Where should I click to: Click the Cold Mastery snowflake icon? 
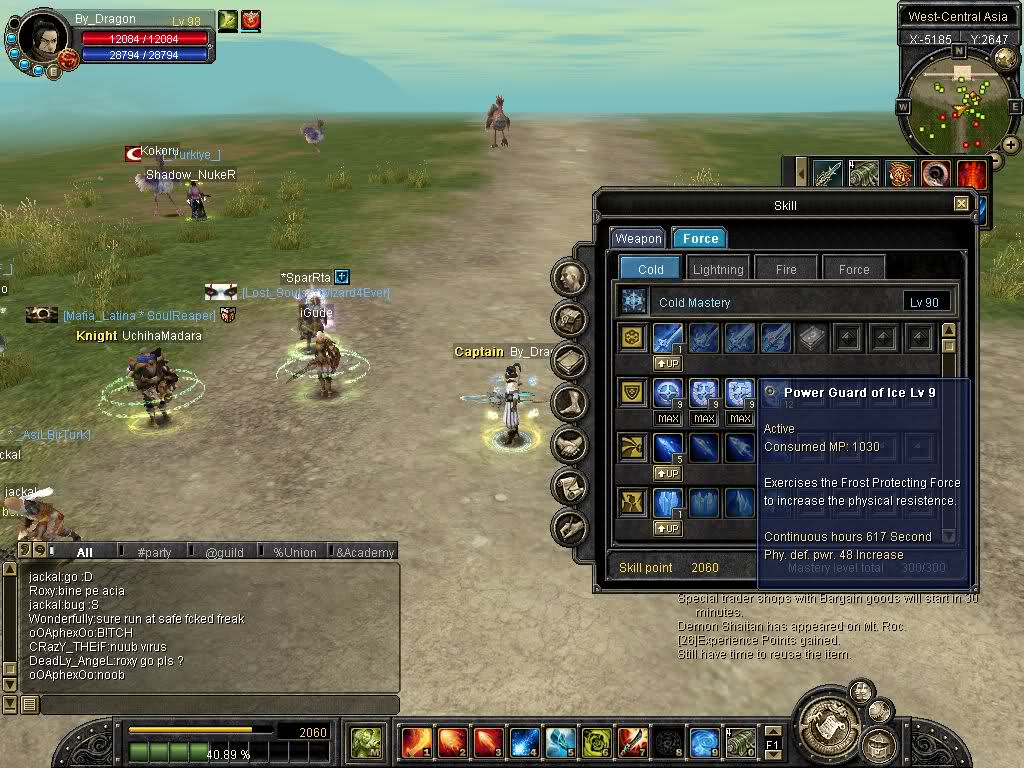tap(634, 302)
